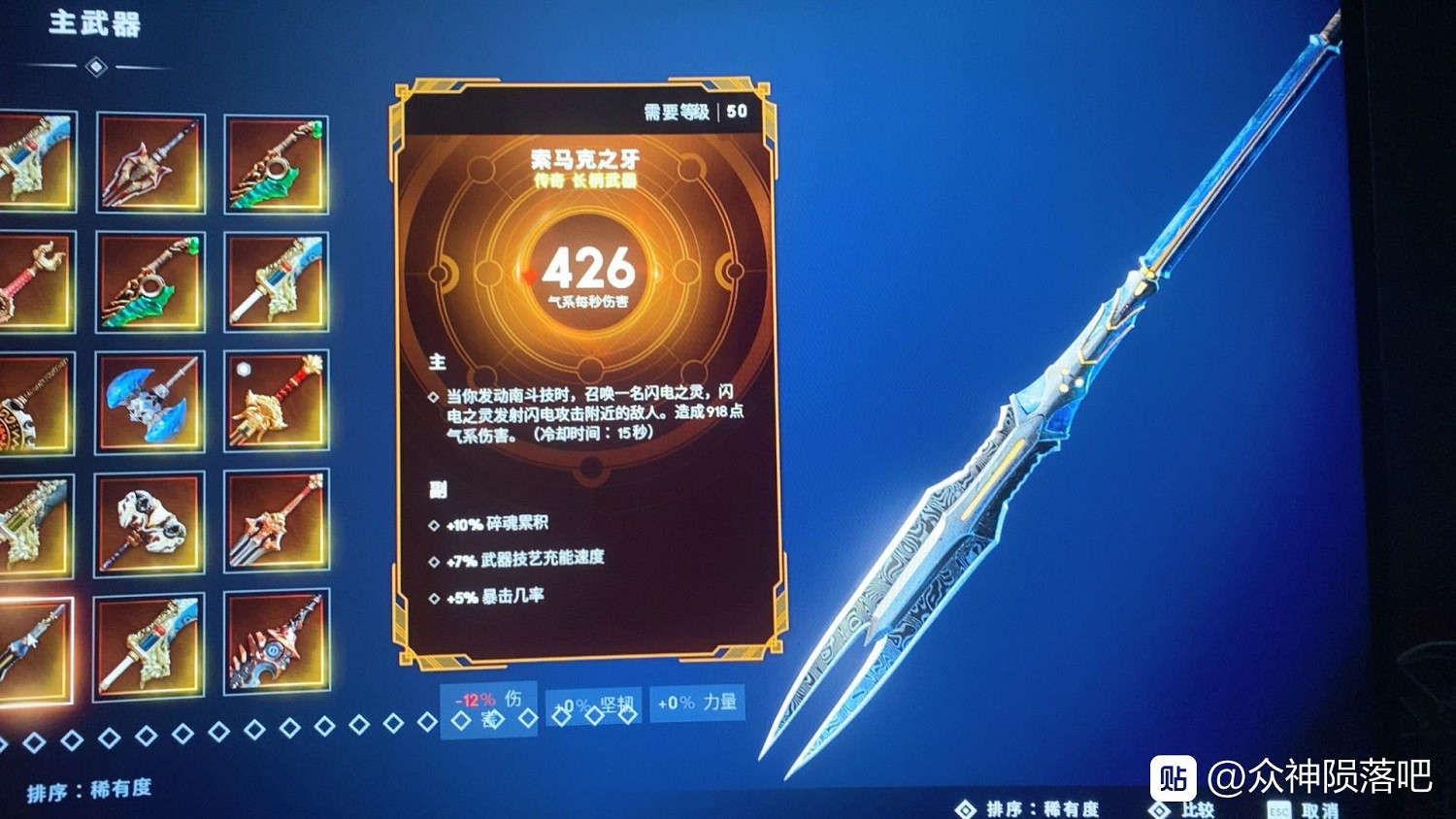
Task: Select the red spiked weapon in bottom row
Action: coord(275,645)
